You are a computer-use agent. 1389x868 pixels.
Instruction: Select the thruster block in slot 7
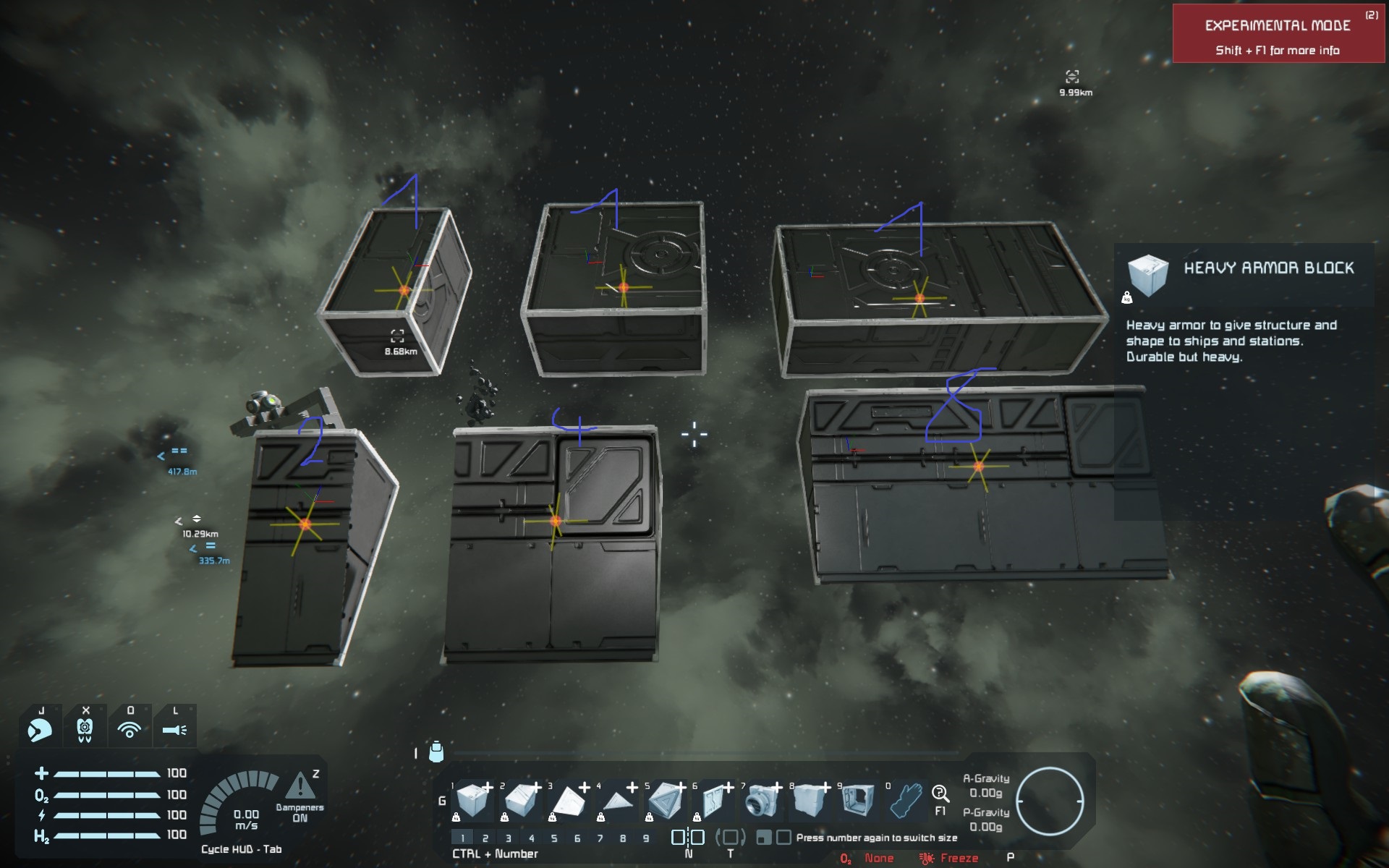click(x=762, y=801)
